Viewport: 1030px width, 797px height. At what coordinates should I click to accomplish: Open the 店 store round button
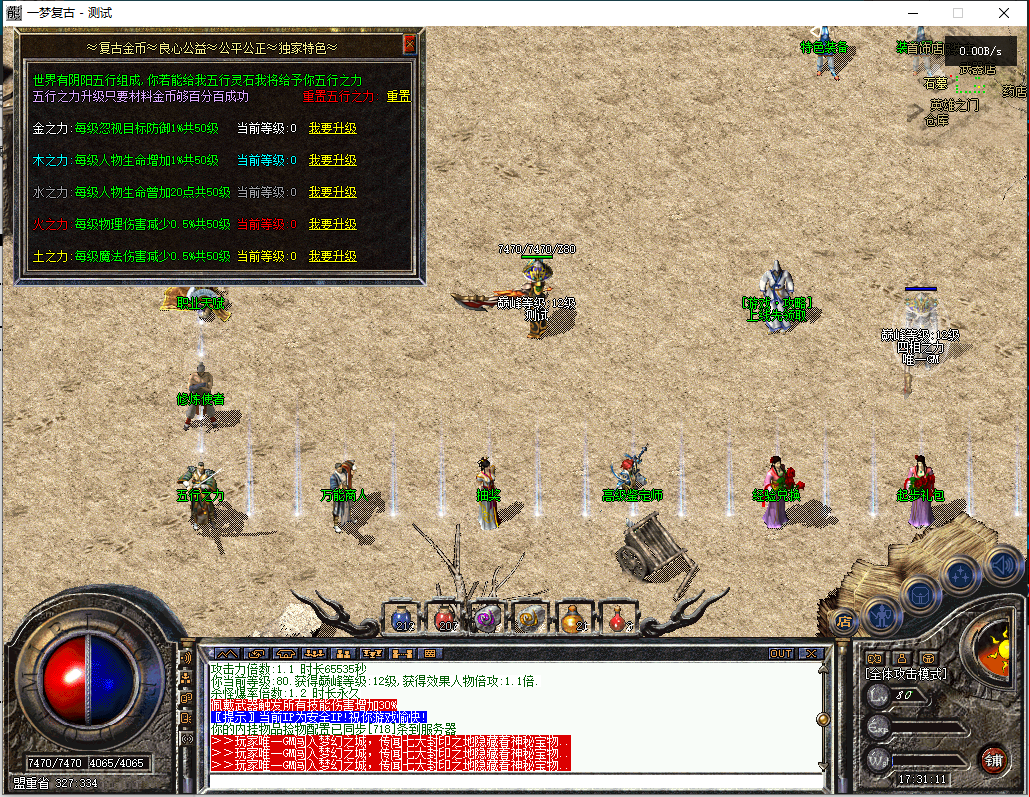(841, 620)
